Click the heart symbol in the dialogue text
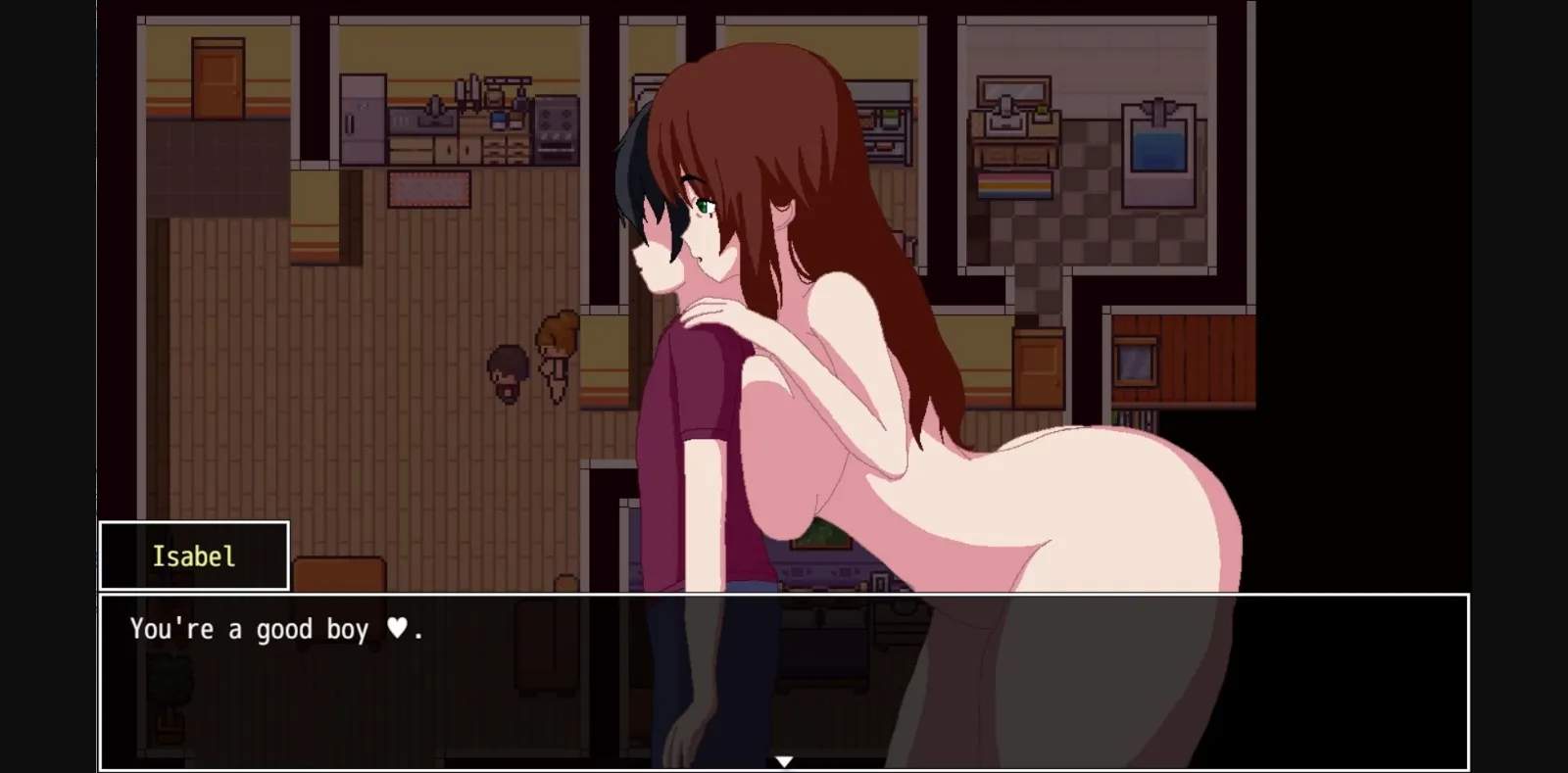This screenshot has width=1568, height=773. coord(397,627)
